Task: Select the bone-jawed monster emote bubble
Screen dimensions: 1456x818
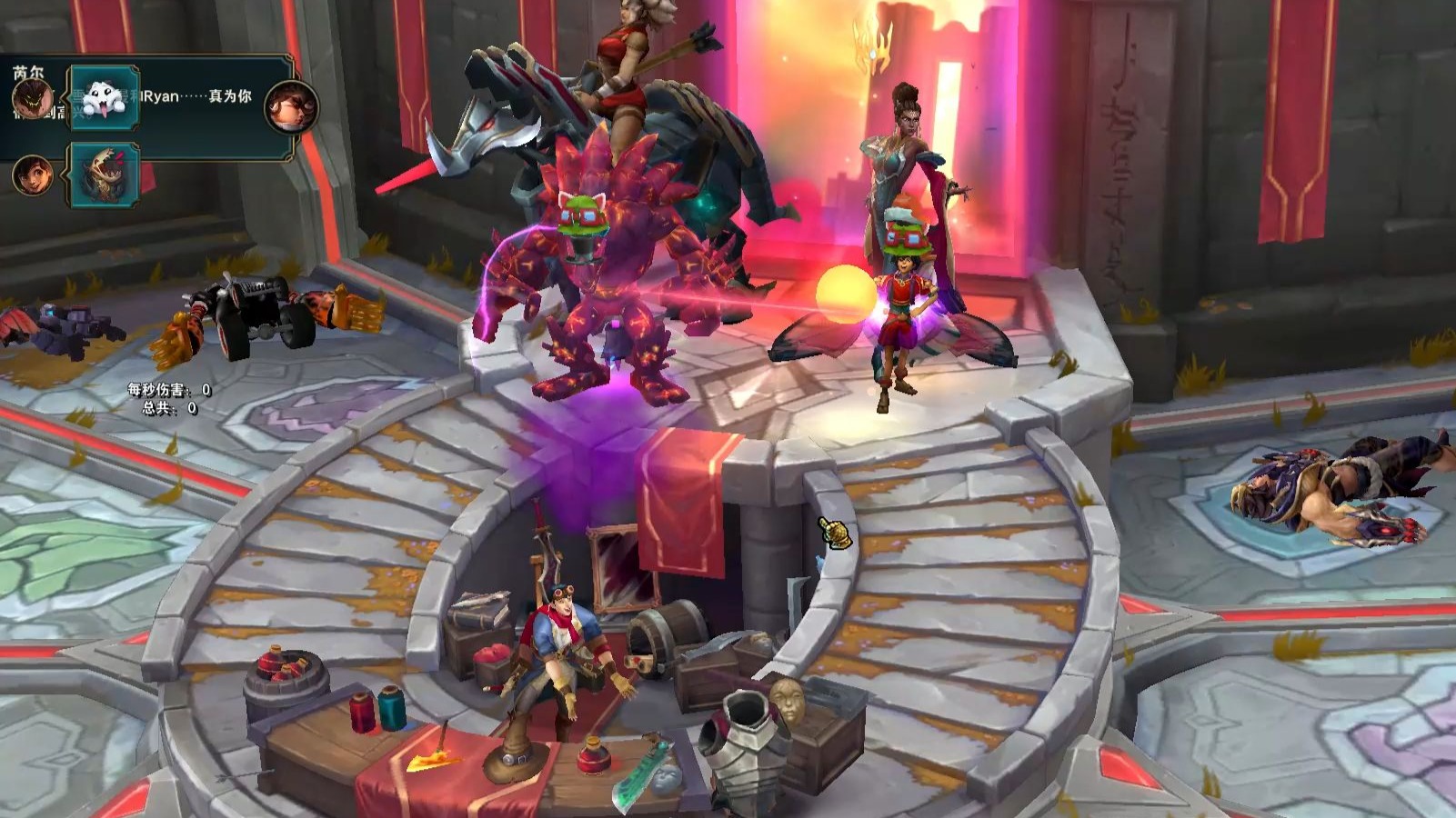Action: pos(104,174)
